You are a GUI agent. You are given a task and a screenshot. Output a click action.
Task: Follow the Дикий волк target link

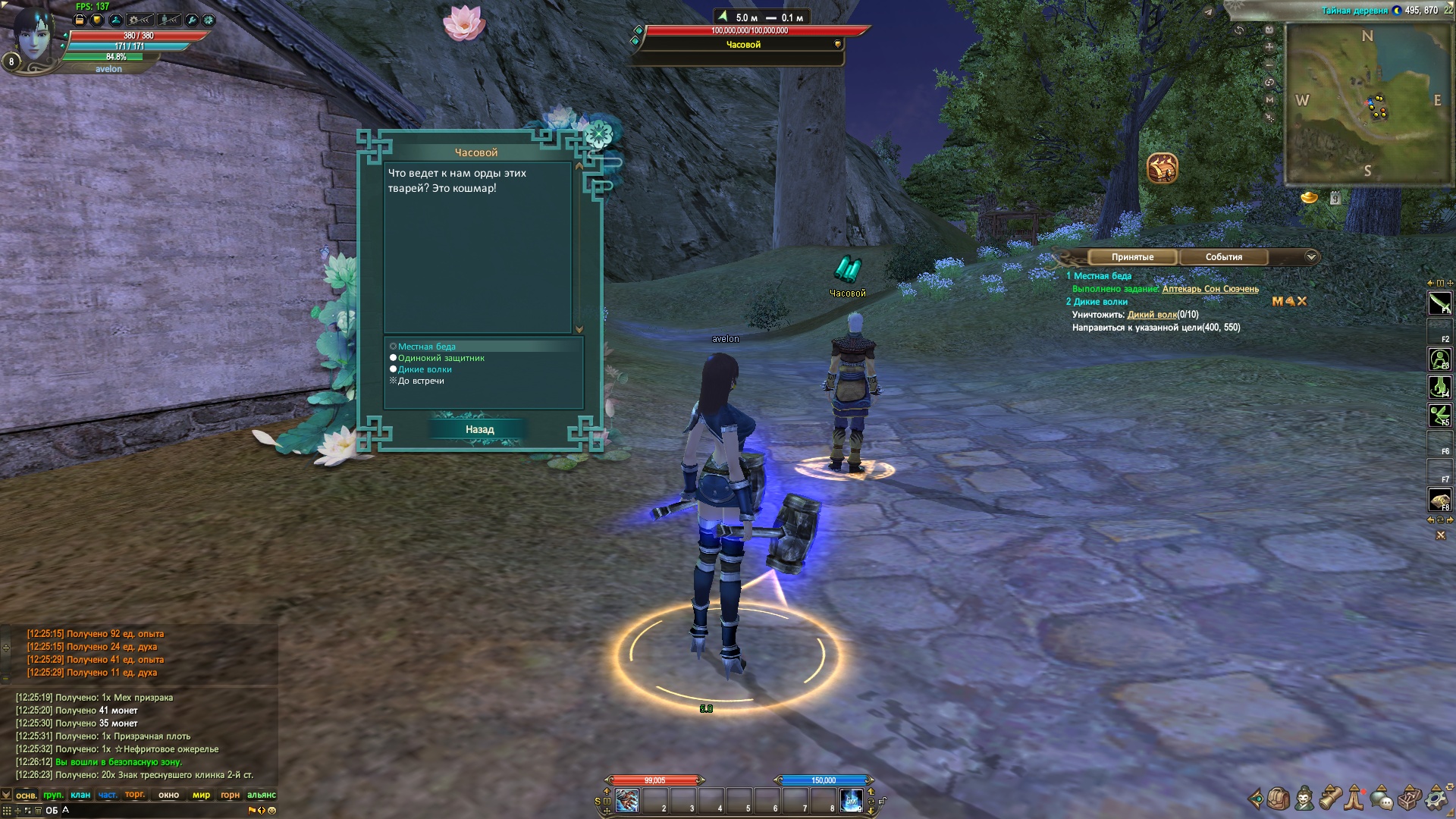tap(1152, 315)
